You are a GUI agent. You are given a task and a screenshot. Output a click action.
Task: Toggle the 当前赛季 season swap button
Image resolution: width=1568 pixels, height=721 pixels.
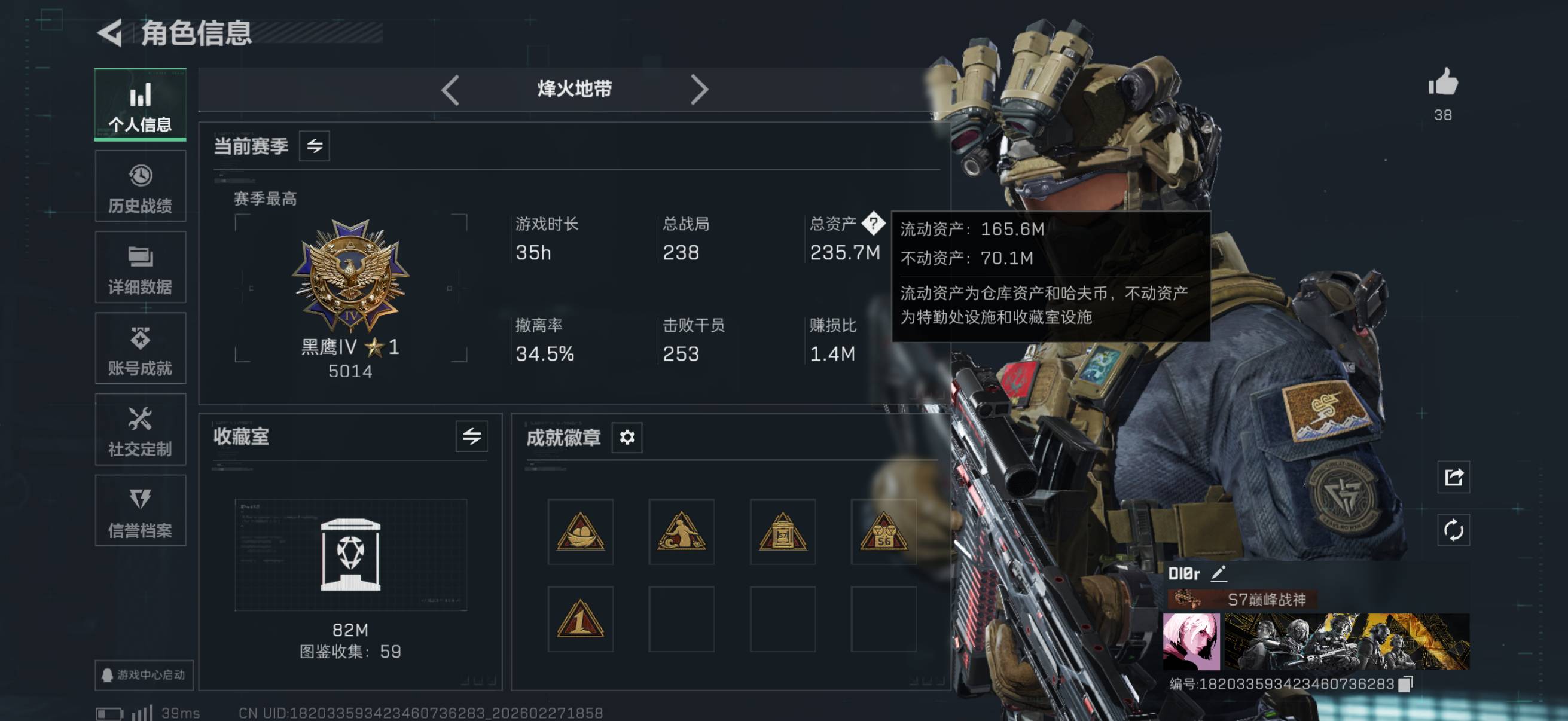click(314, 146)
